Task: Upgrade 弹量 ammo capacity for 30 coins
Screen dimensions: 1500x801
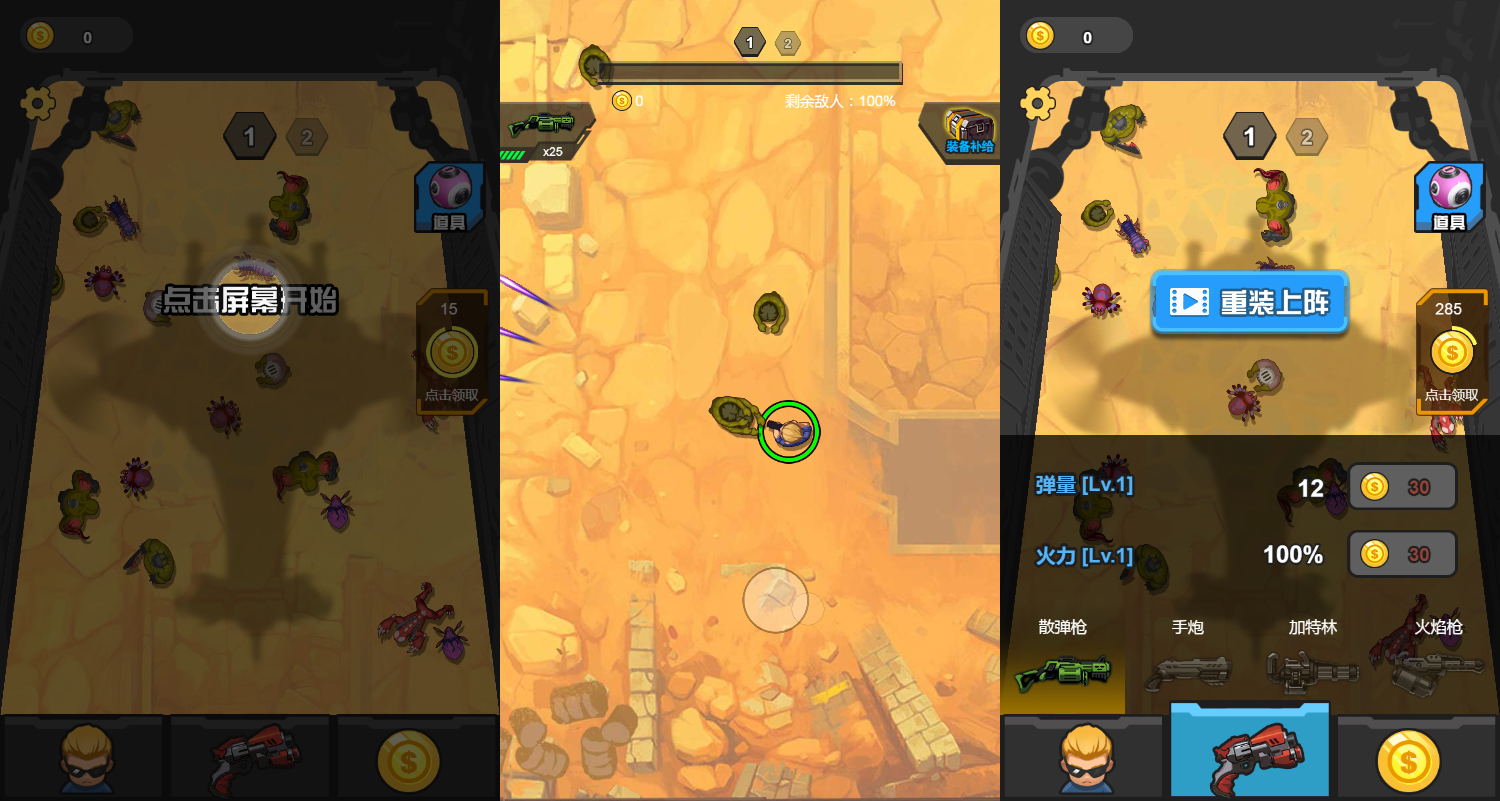Action: coord(1402,487)
